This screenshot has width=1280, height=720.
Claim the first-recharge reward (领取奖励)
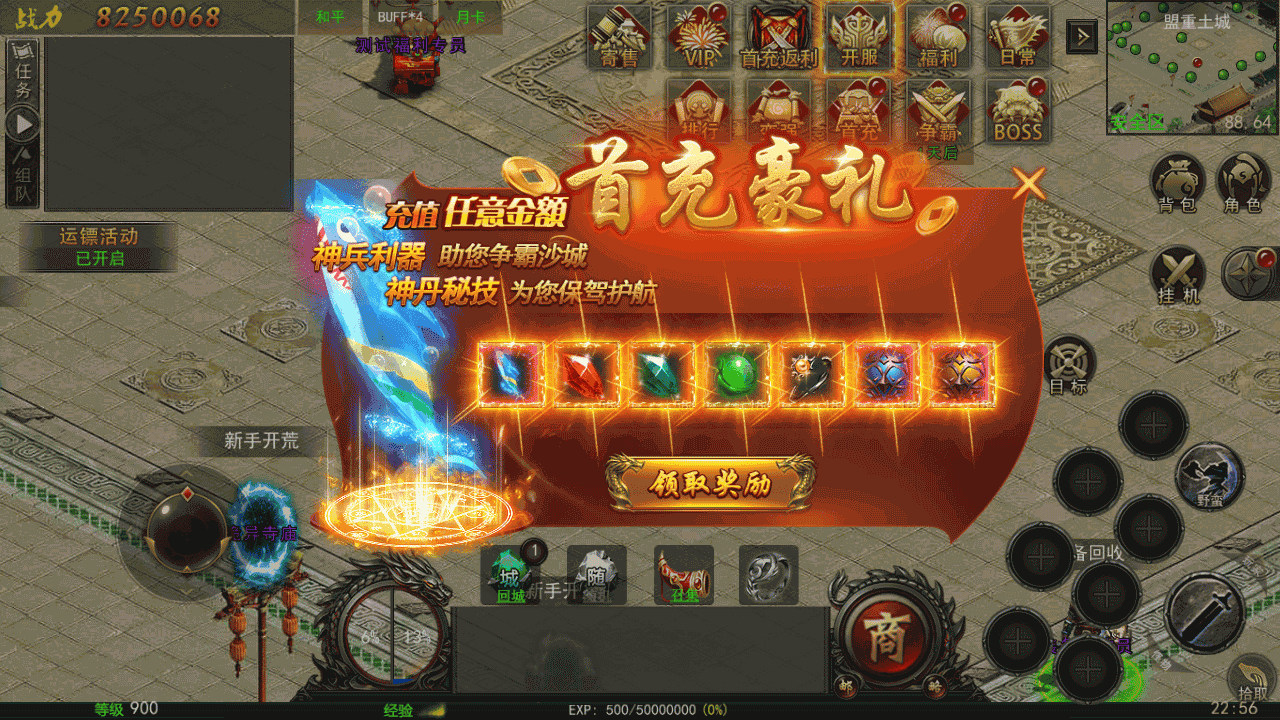coord(710,484)
